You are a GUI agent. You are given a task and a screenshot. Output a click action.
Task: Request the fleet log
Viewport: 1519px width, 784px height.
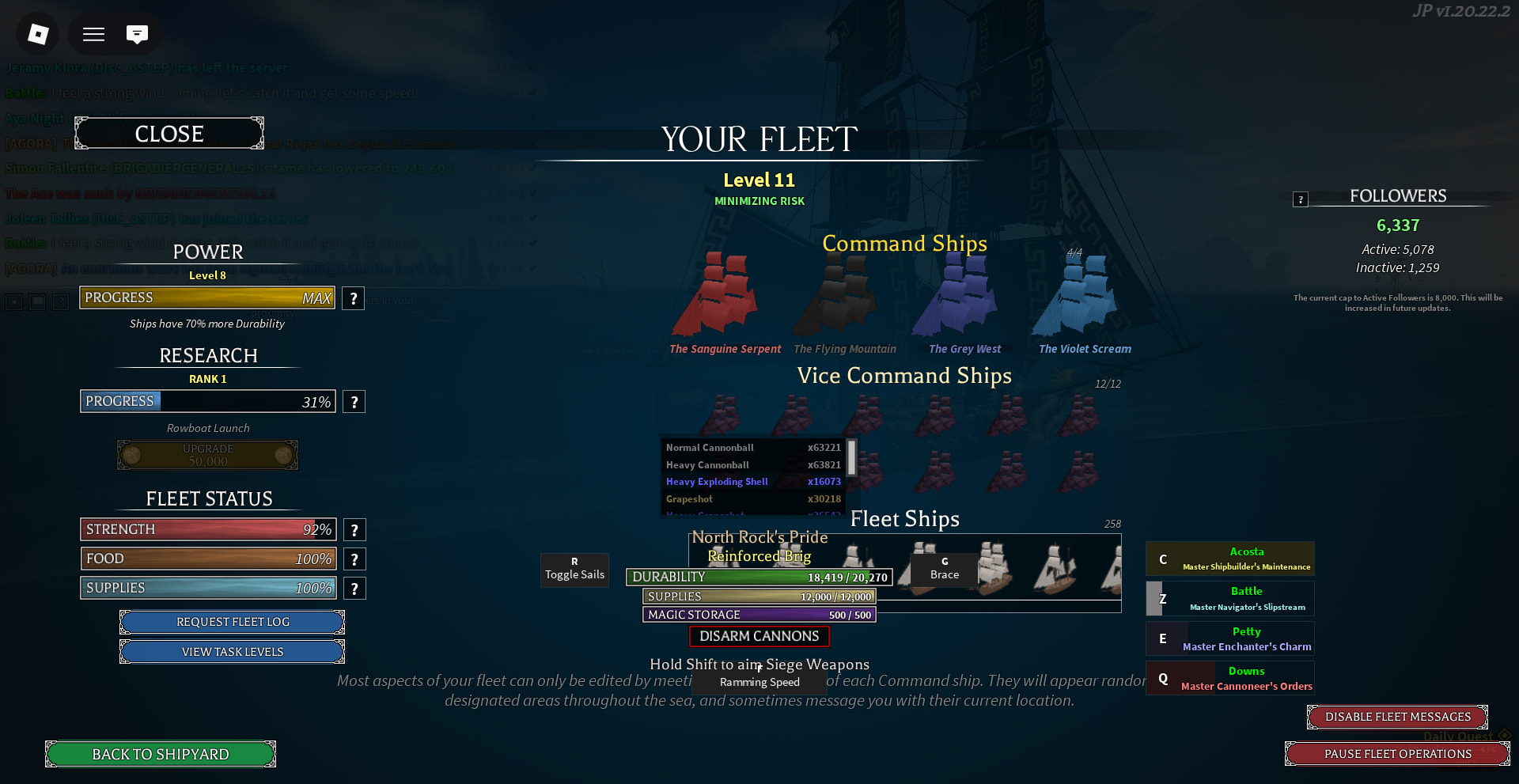click(232, 622)
